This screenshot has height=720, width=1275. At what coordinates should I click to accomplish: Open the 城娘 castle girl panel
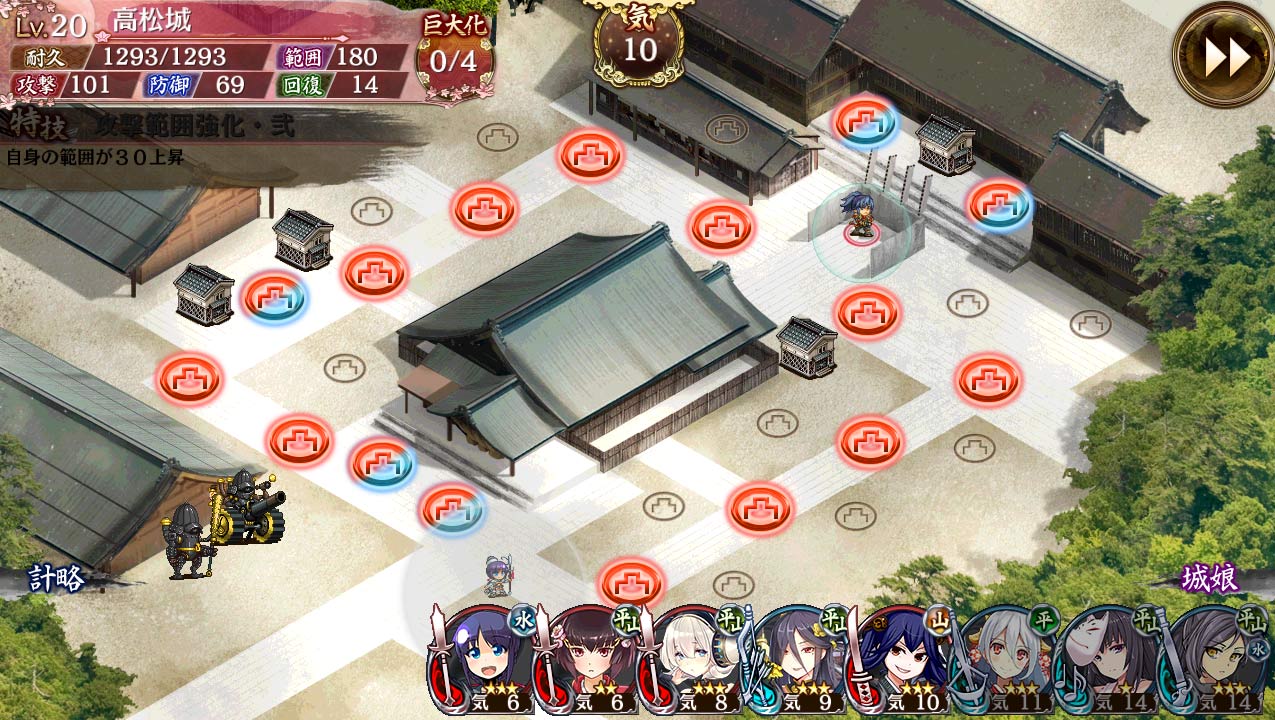point(1209,578)
